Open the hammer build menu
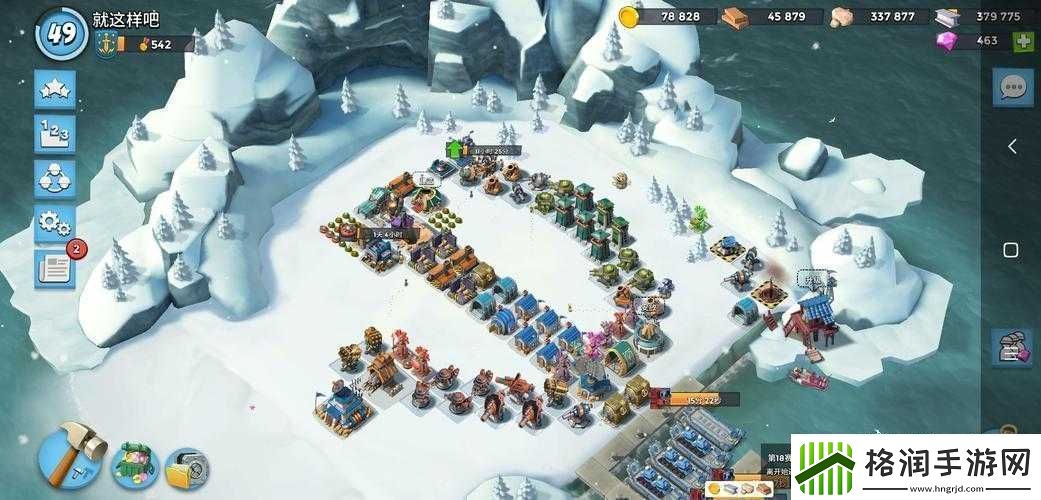Screen dimensions: 1041x500 coord(70,452)
